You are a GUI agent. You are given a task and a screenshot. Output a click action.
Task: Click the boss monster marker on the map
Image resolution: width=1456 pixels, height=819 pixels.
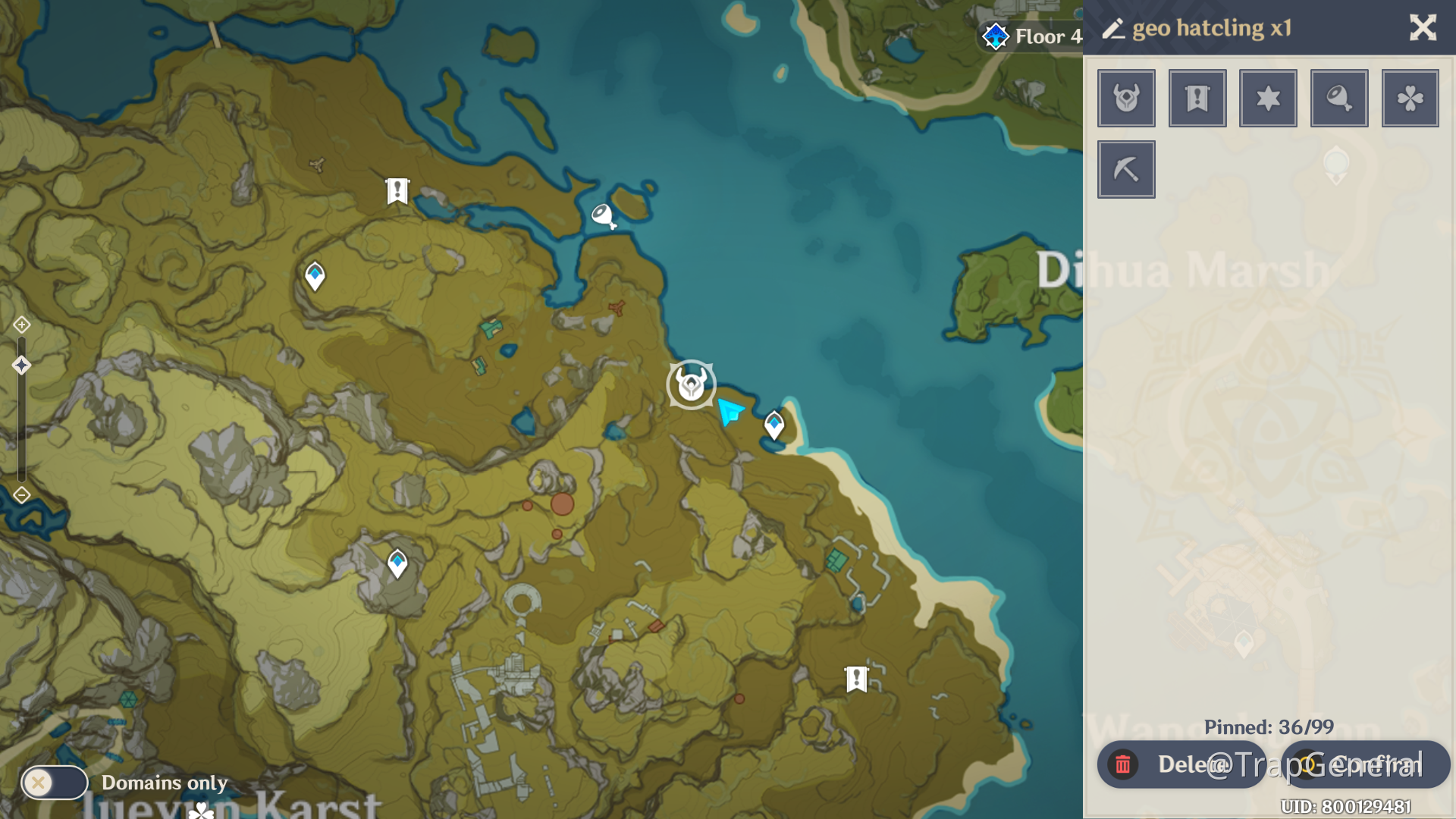pos(691,384)
